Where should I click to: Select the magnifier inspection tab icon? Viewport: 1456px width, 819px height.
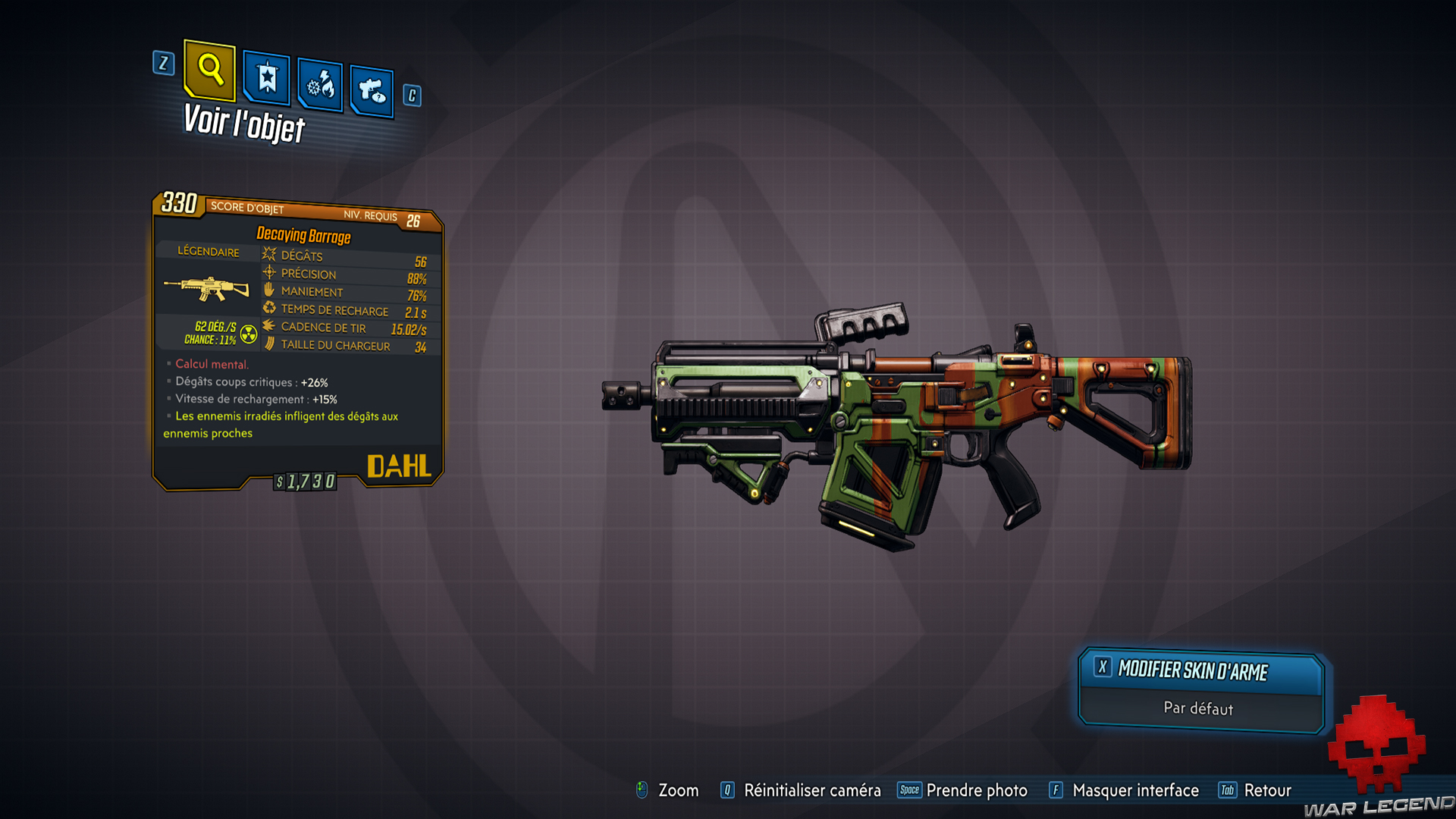(x=210, y=71)
